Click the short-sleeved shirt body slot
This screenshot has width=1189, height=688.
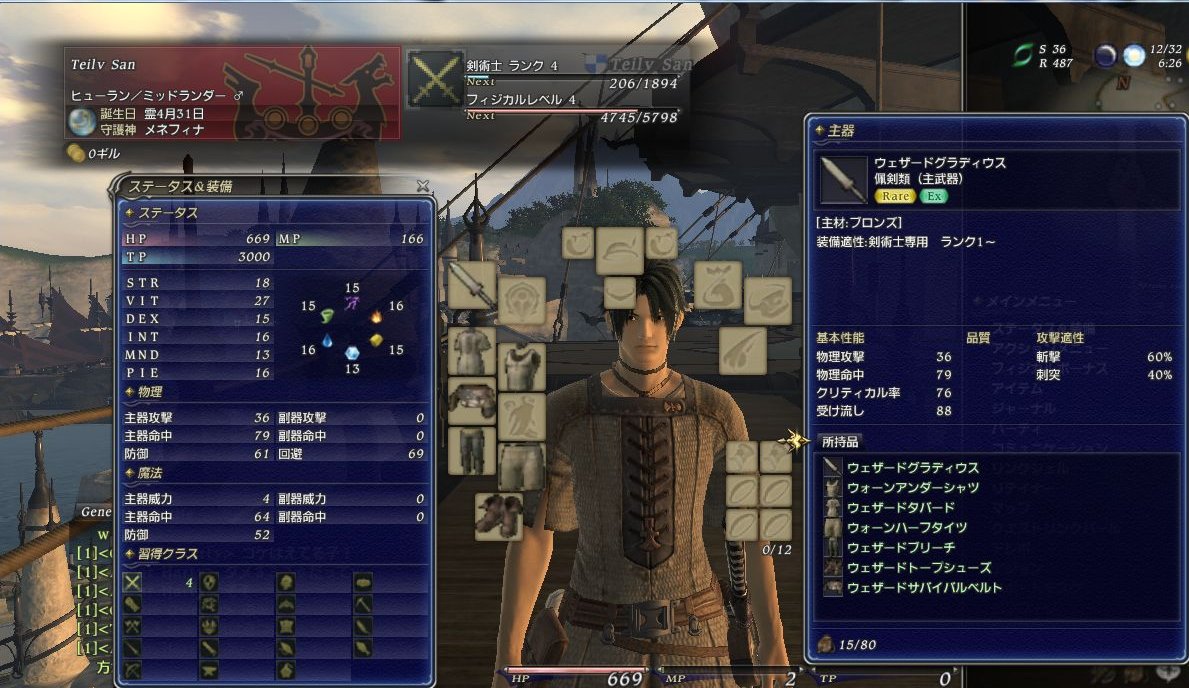click(x=472, y=351)
